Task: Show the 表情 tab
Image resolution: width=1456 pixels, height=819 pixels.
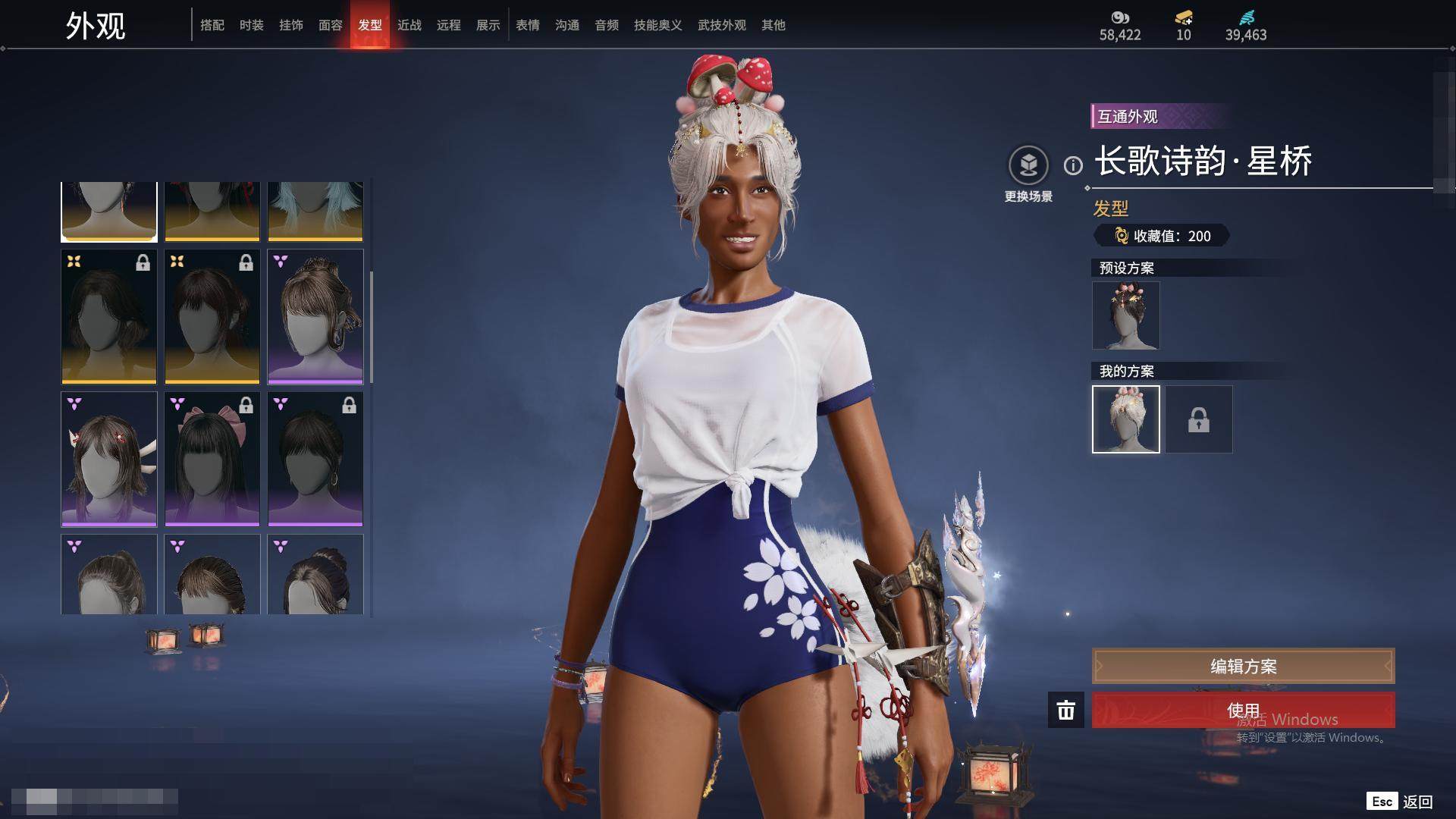Action: (x=528, y=25)
